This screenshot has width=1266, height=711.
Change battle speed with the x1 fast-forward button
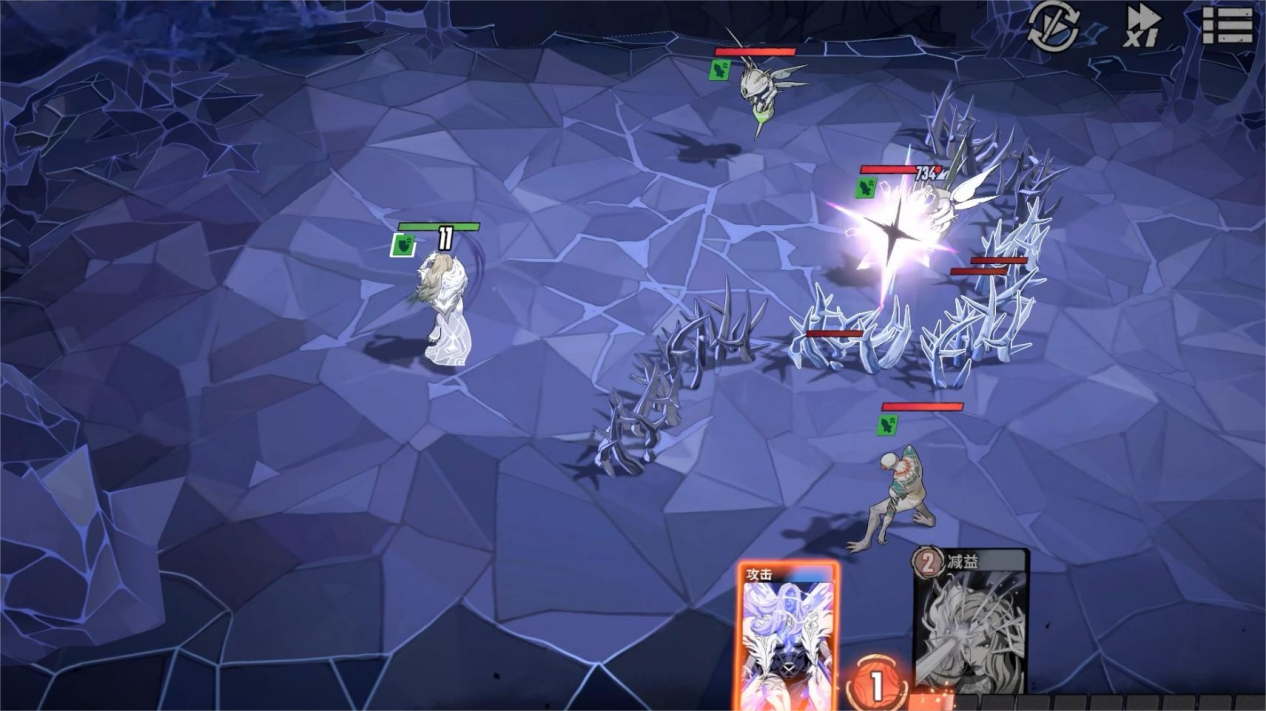click(1142, 26)
